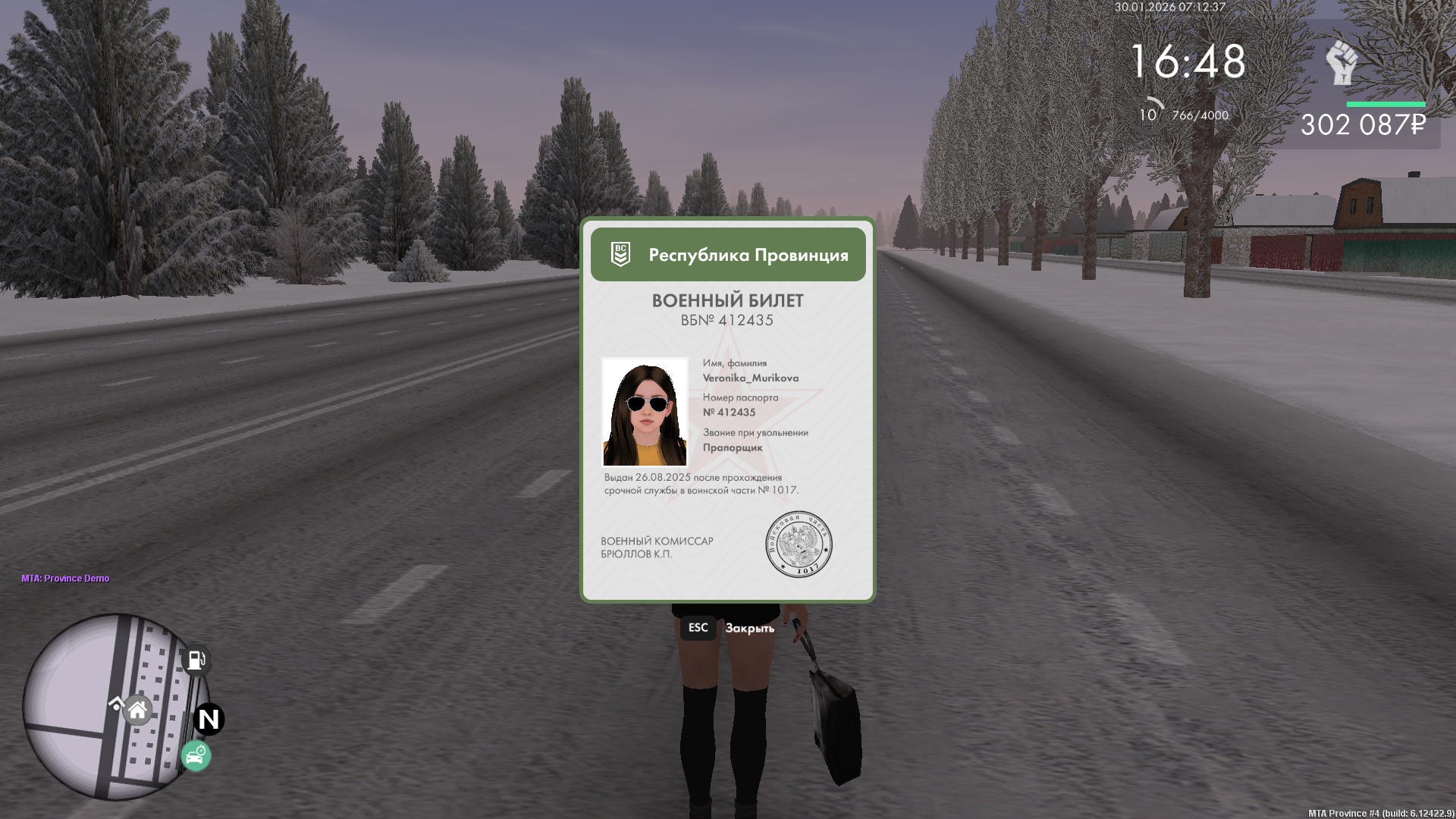The image size is (1456, 819).
Task: Close the military ID with Закрыть
Action: pyautogui.click(x=748, y=628)
